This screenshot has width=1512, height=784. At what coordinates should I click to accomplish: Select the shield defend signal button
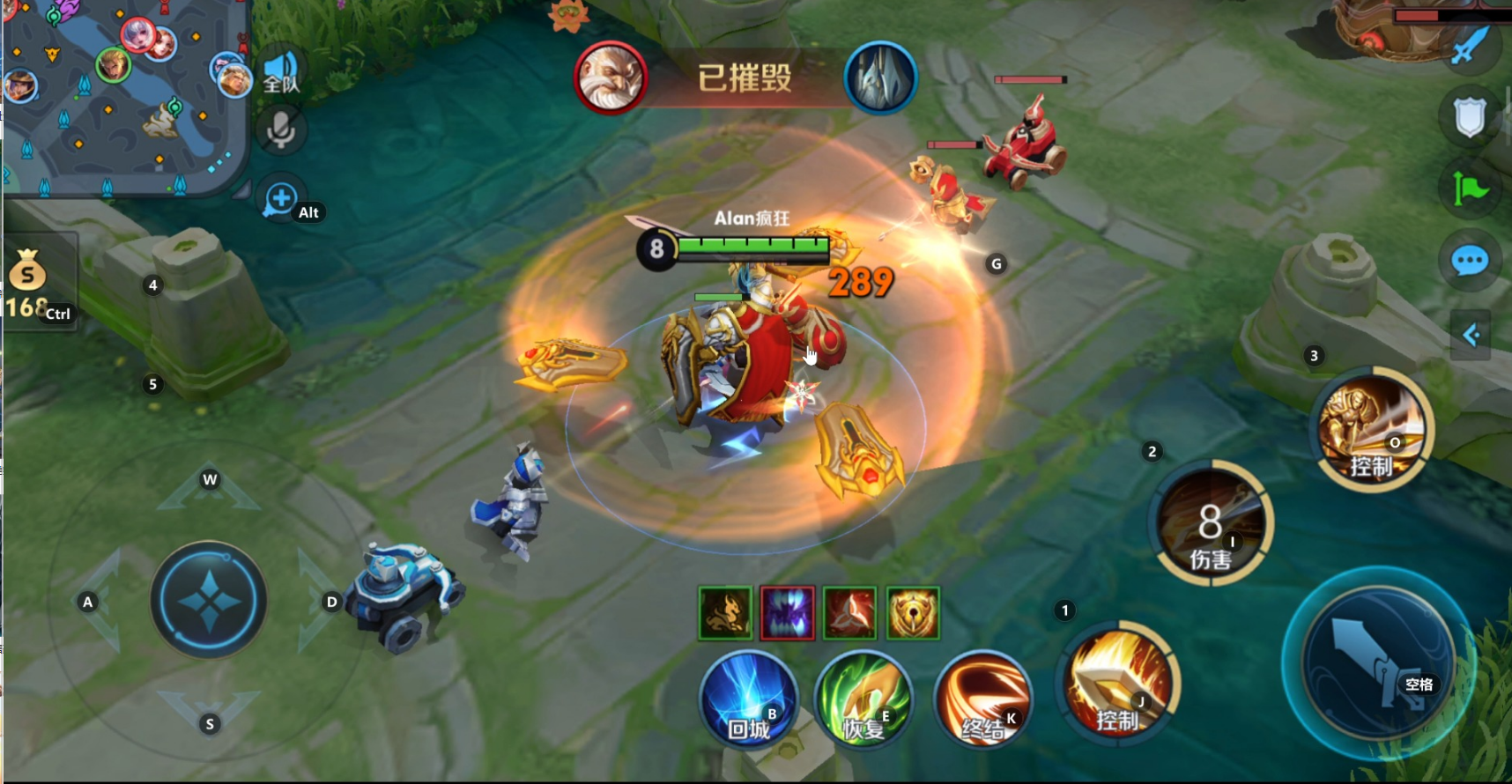(1470, 117)
